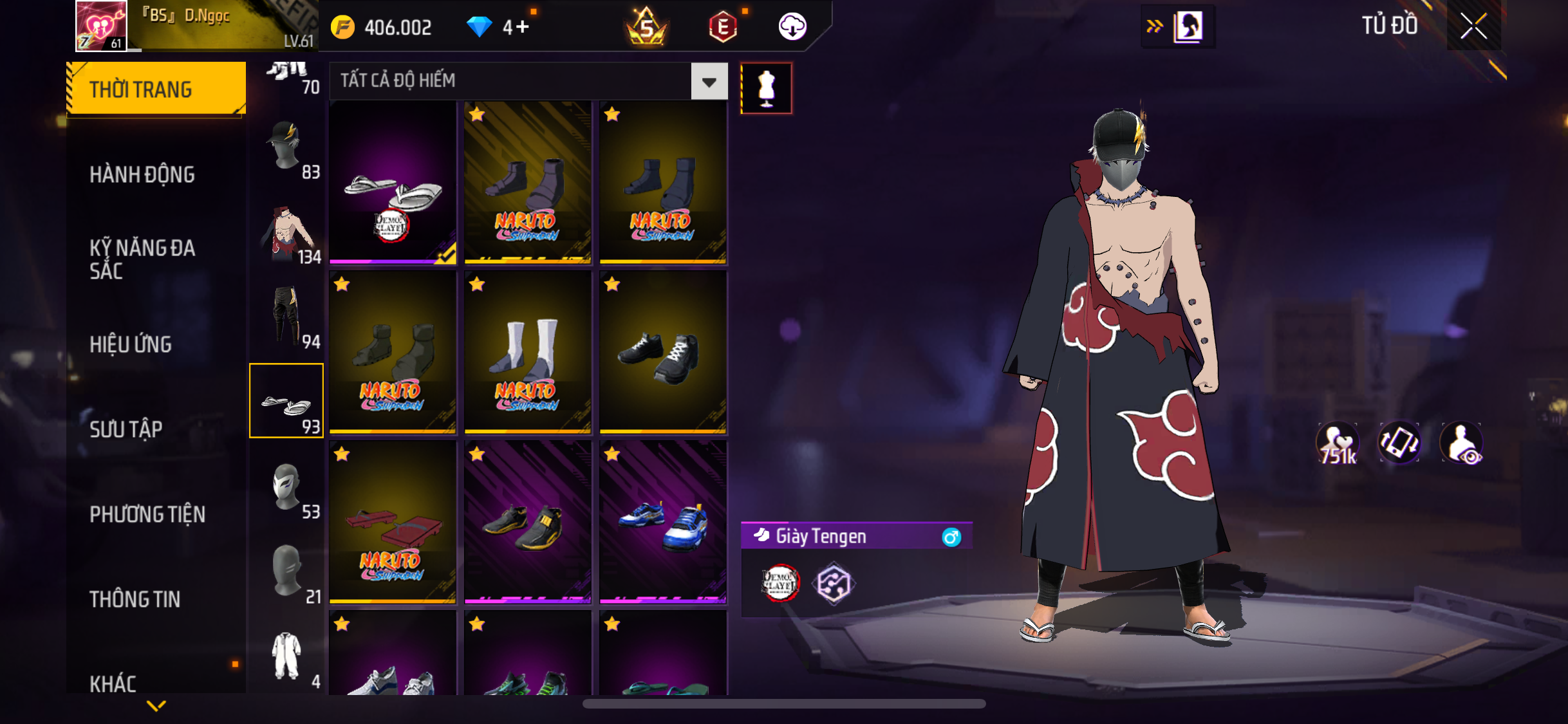This screenshot has height=724, width=1568.
Task: Switch to the Phương Tiện tab
Action: [x=147, y=514]
